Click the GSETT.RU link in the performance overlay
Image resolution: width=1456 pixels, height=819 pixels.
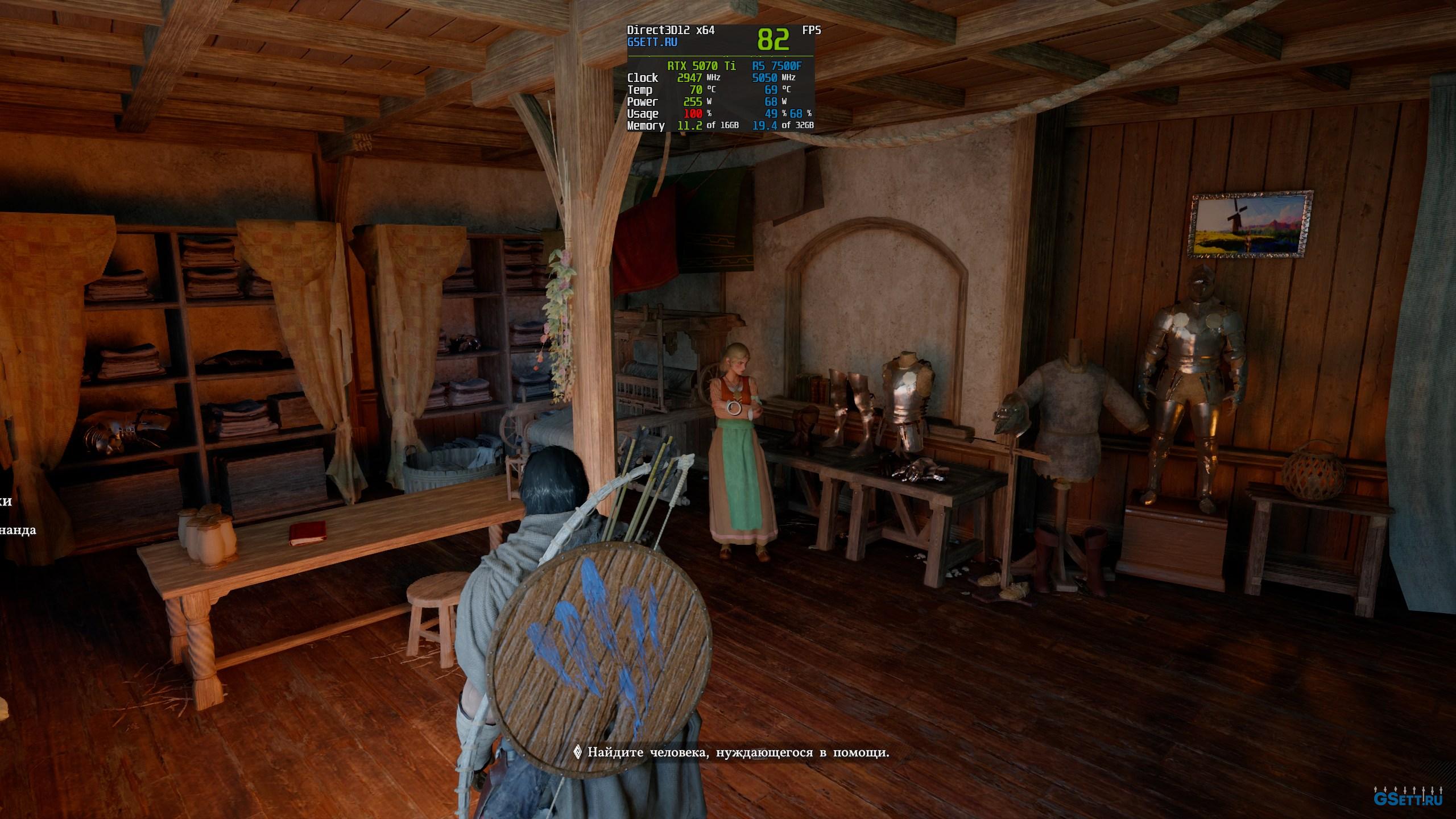pos(652,43)
